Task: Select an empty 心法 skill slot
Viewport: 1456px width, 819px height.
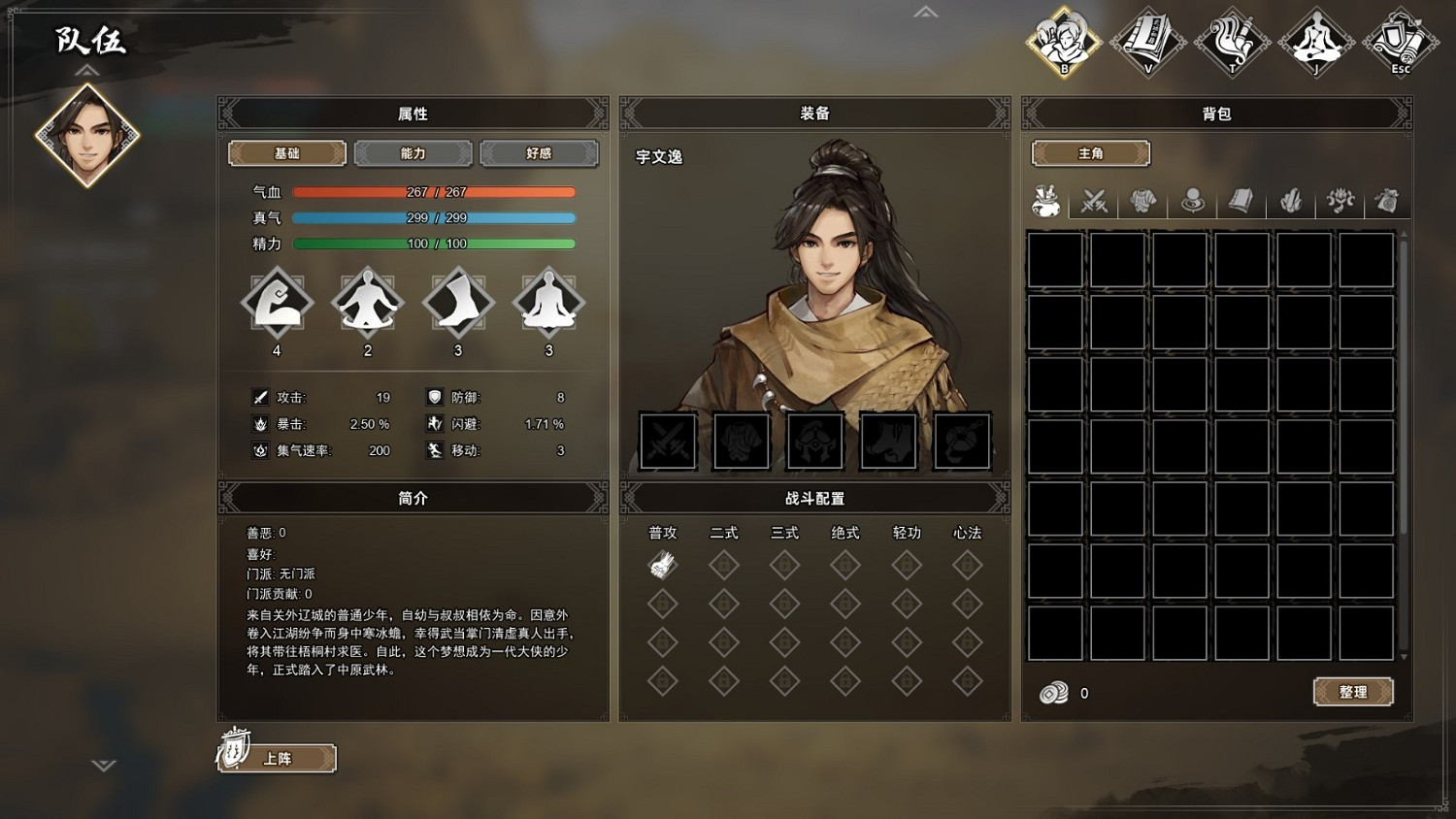Action: pos(966,564)
